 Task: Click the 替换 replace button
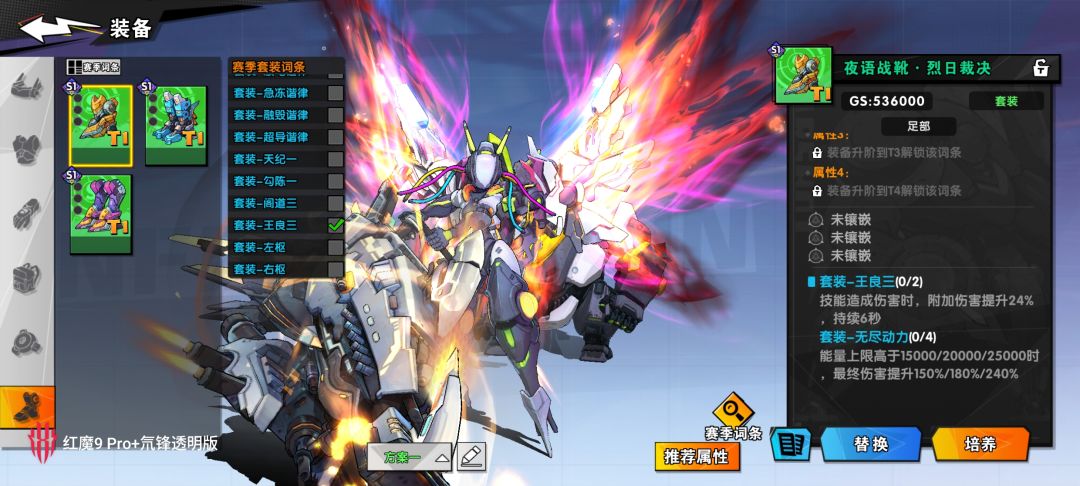point(870,444)
